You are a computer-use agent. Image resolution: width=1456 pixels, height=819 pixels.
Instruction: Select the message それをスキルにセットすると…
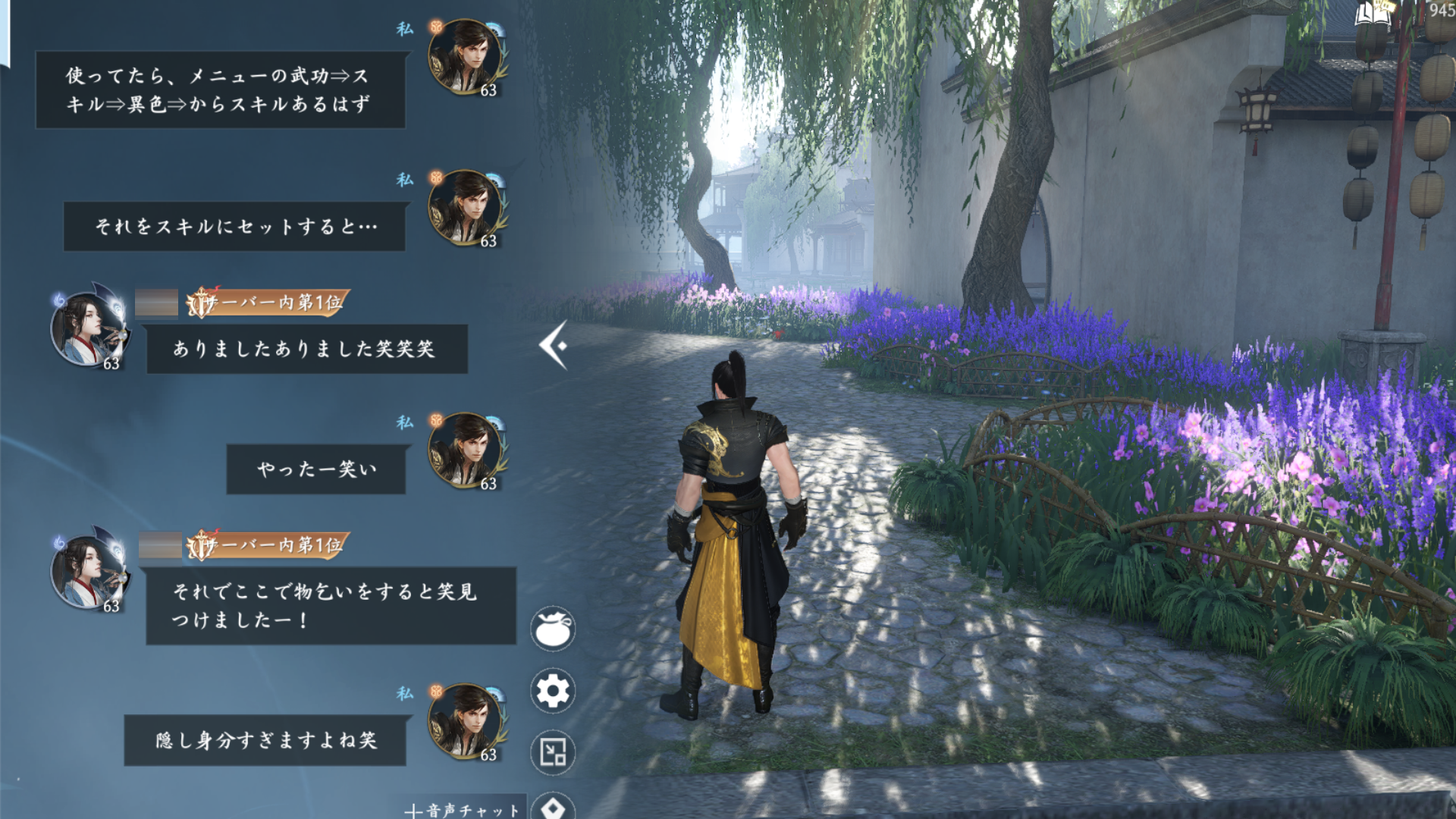[234, 226]
